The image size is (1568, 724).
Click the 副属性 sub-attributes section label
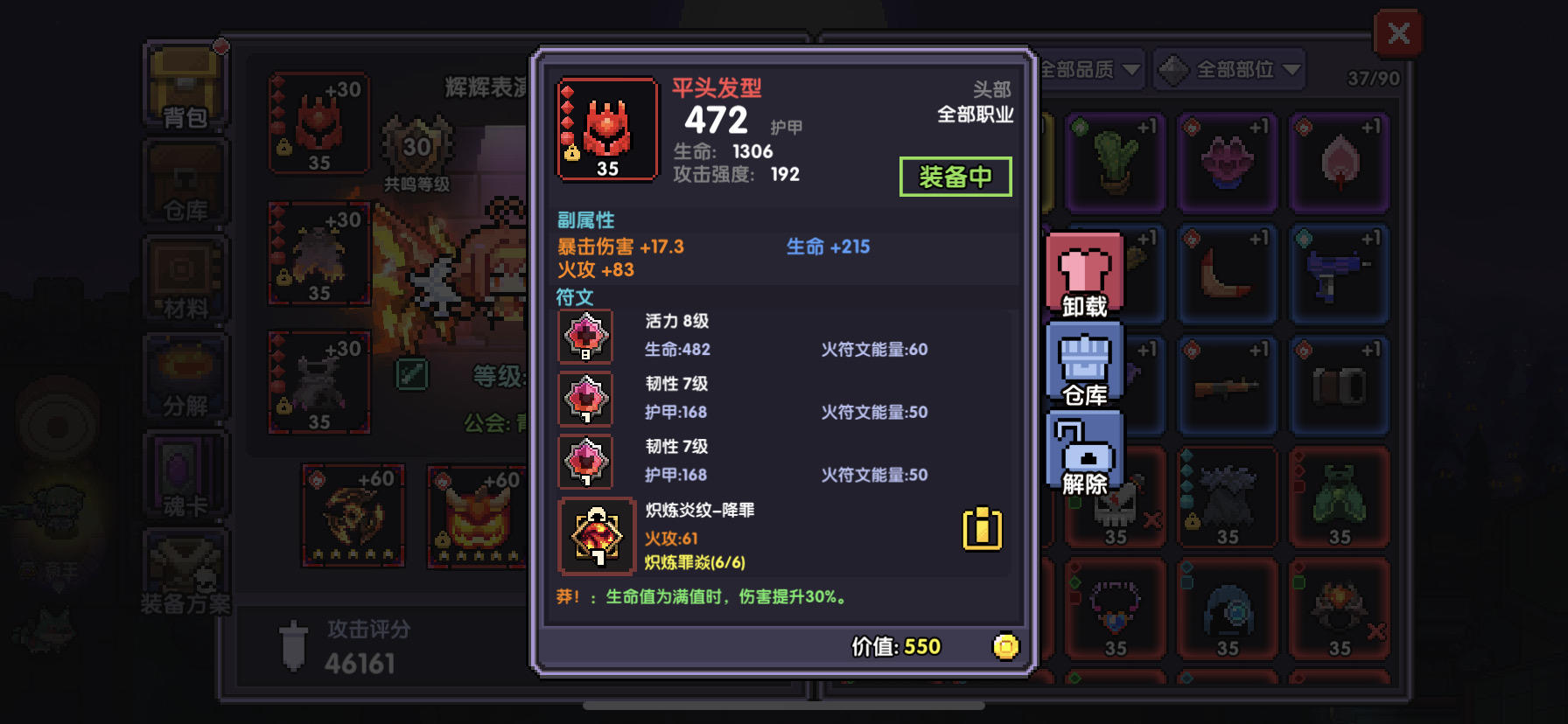click(587, 220)
